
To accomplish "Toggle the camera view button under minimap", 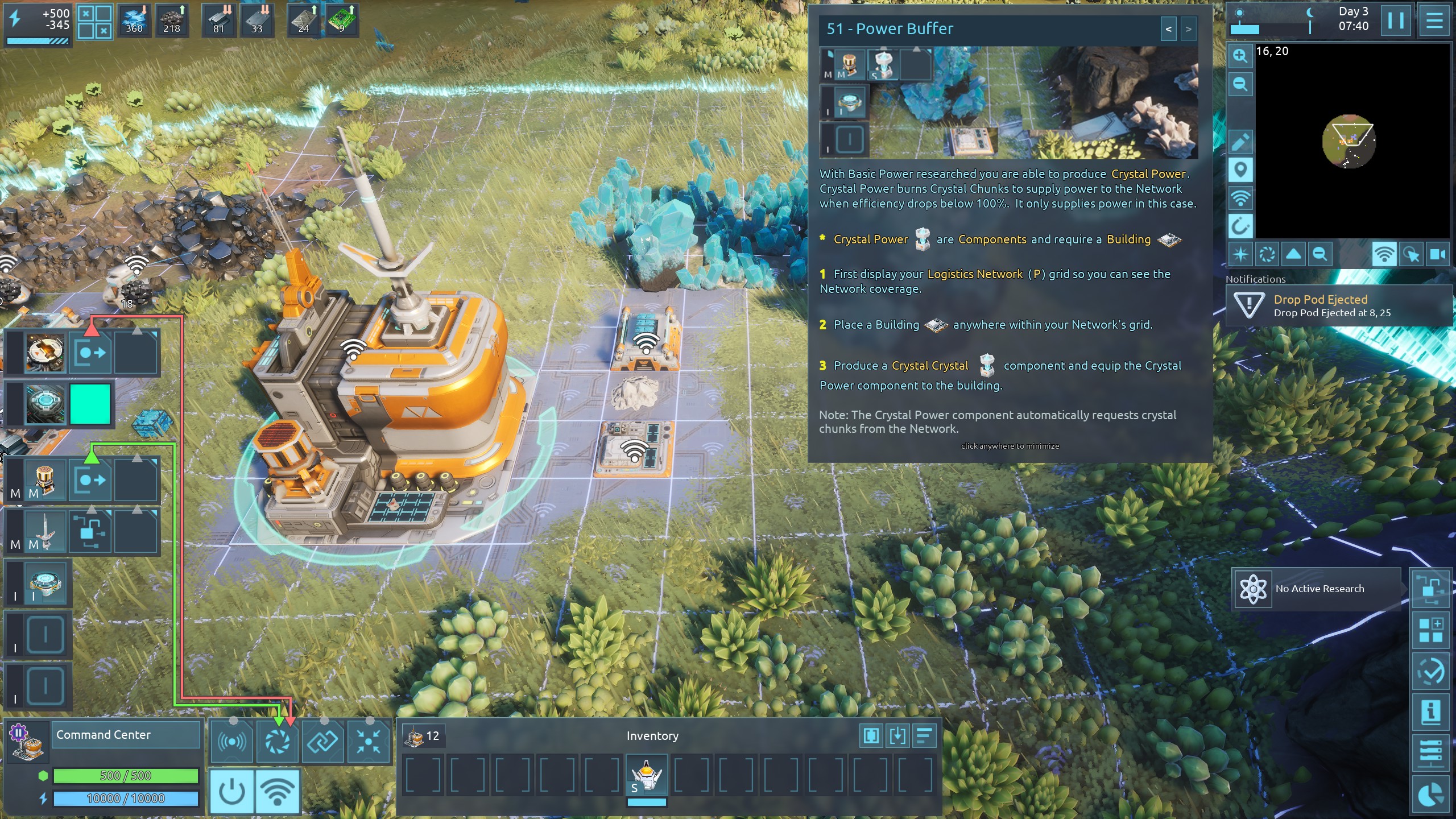I will (x=1437, y=254).
